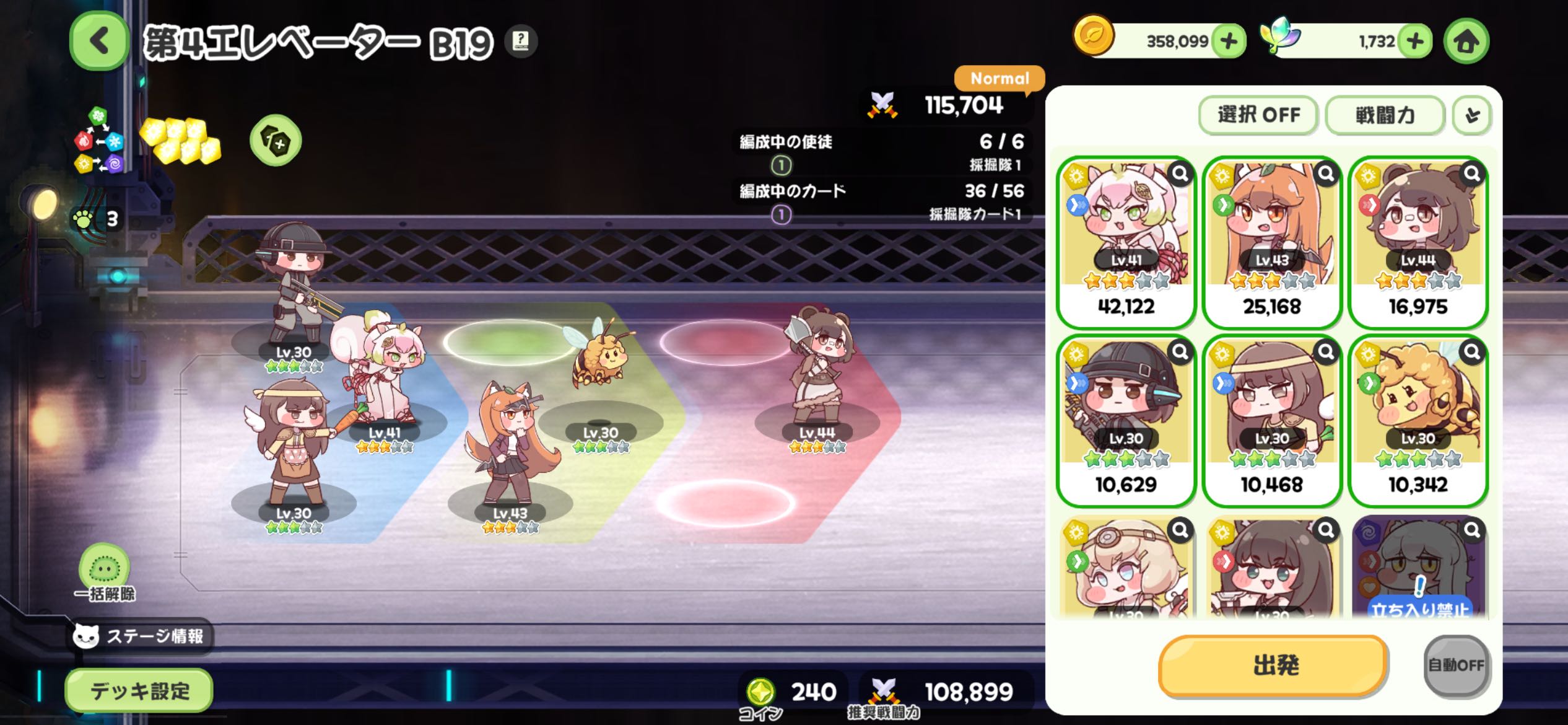Remove all units with 一括解除
Image resolution: width=1568 pixels, height=725 pixels.
[104, 573]
